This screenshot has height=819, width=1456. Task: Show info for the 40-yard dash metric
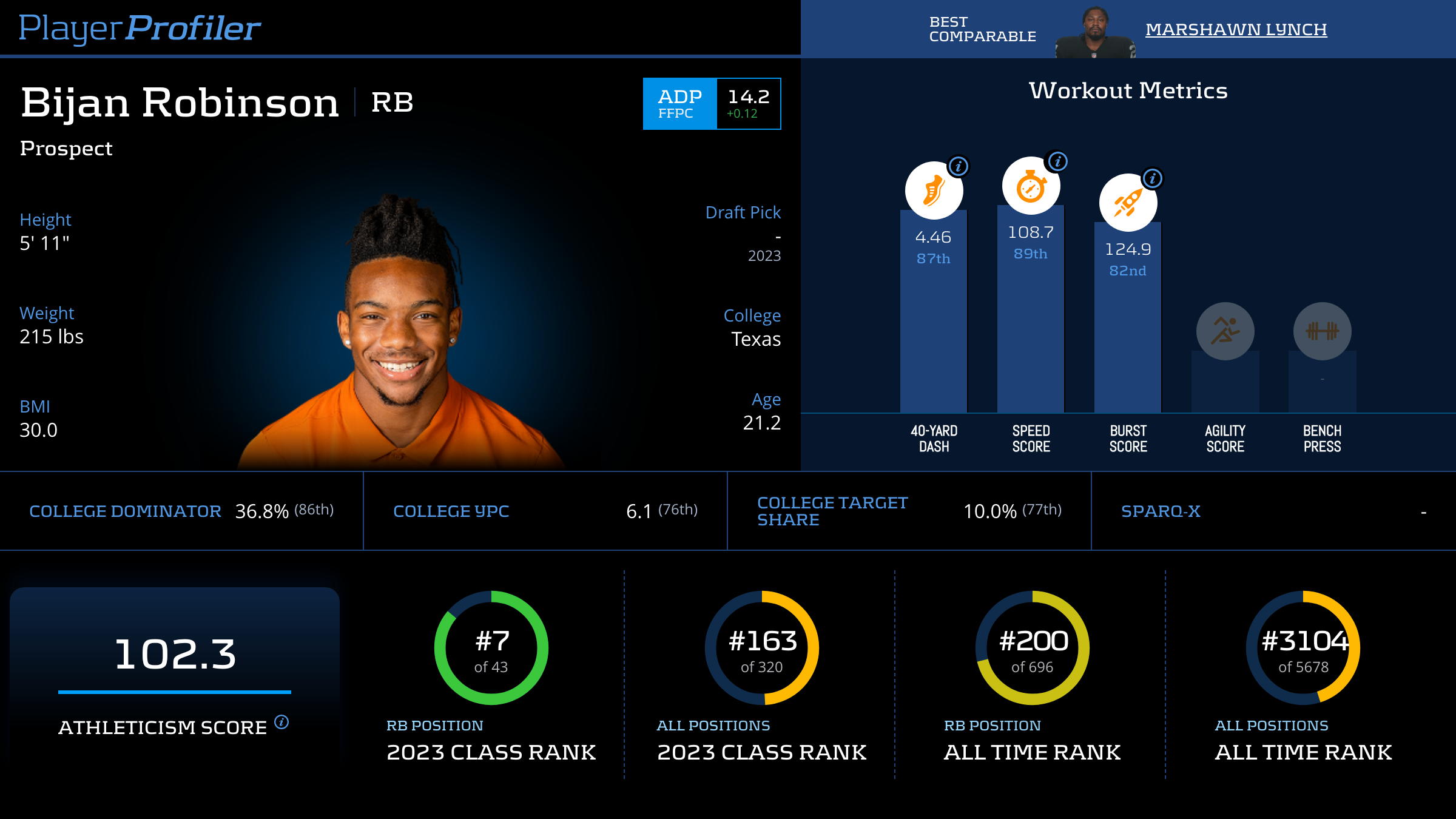point(958,166)
